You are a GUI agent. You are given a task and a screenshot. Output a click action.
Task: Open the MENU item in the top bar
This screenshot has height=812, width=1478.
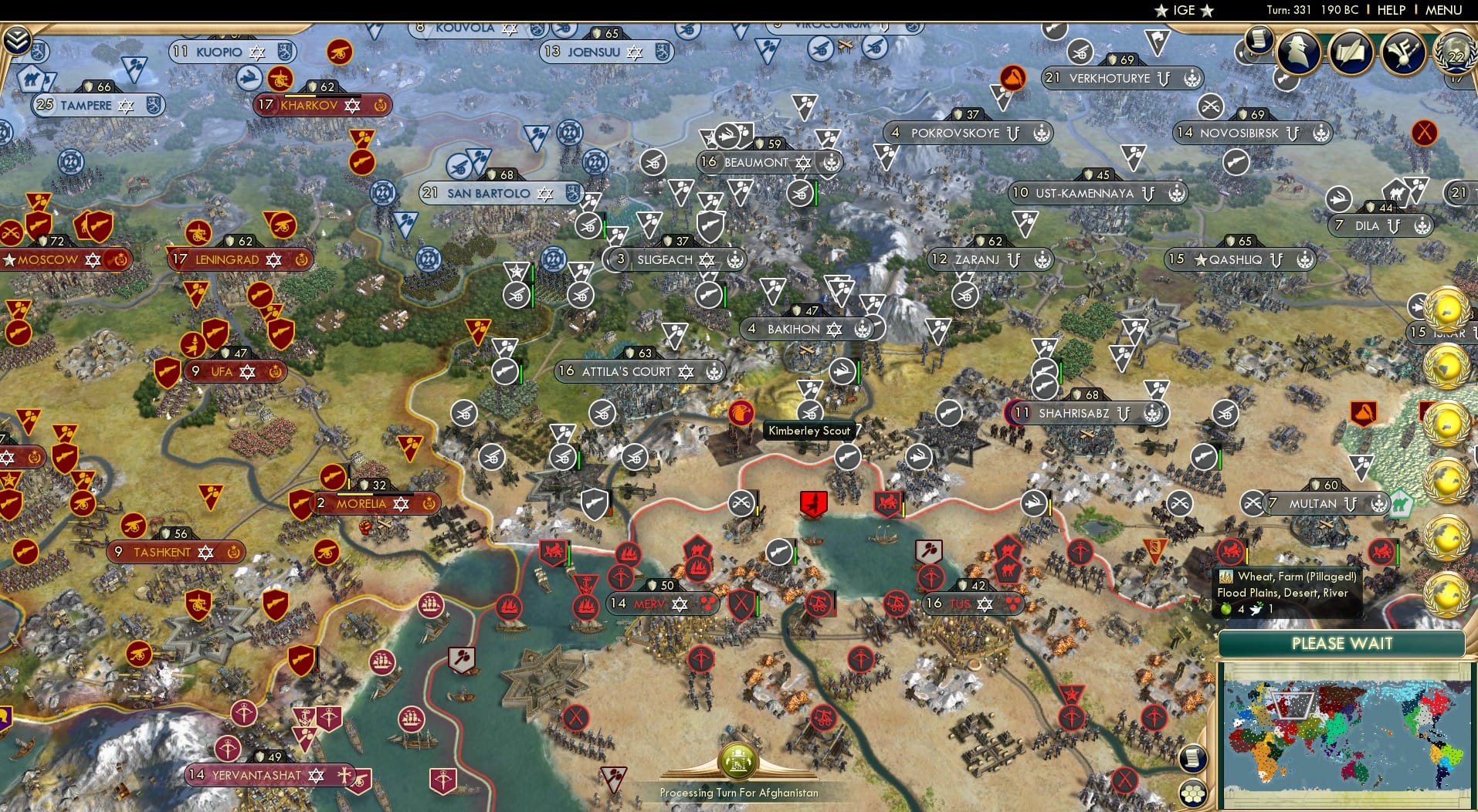pos(1445,10)
